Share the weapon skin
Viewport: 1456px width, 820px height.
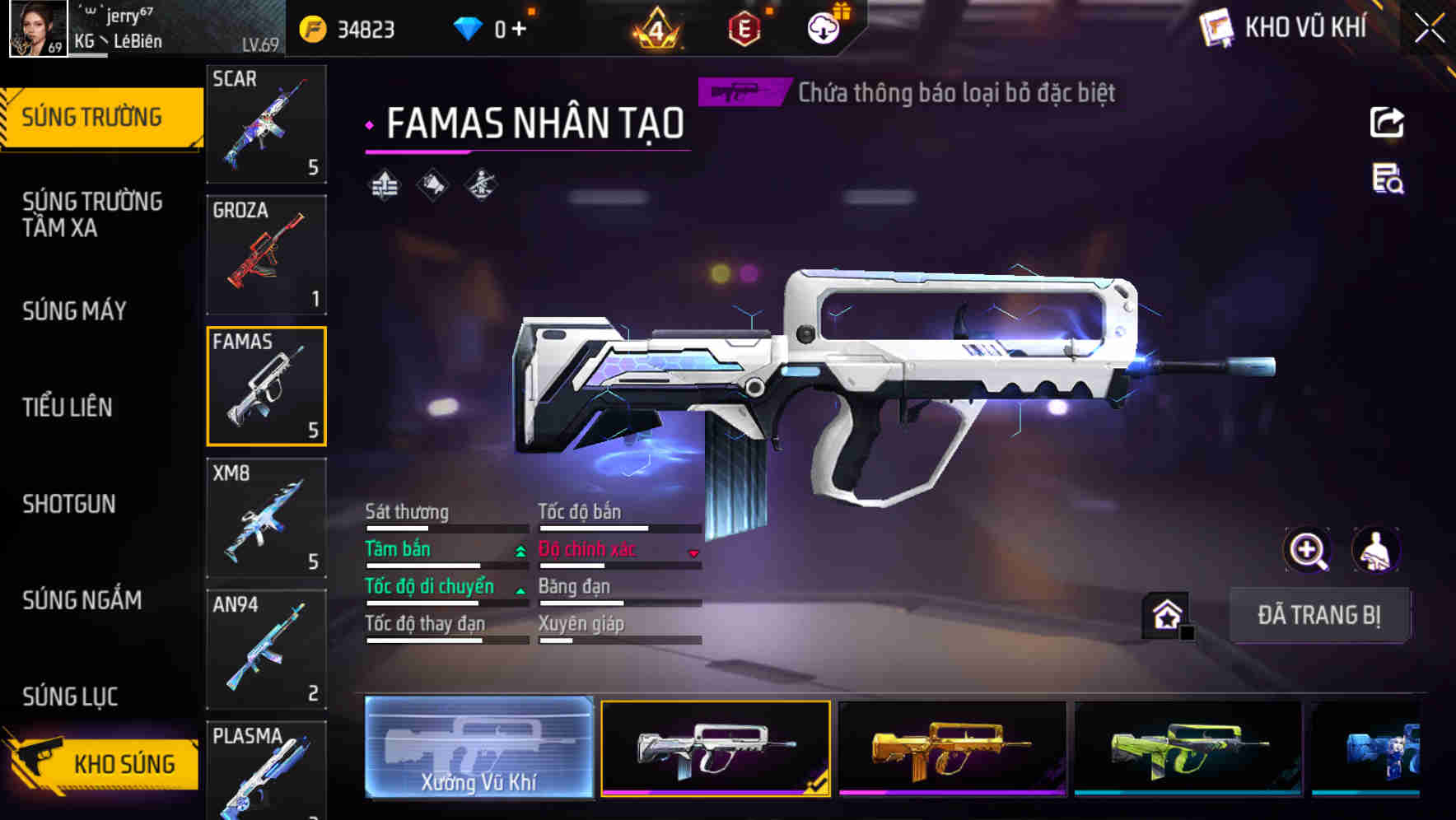click(1387, 123)
